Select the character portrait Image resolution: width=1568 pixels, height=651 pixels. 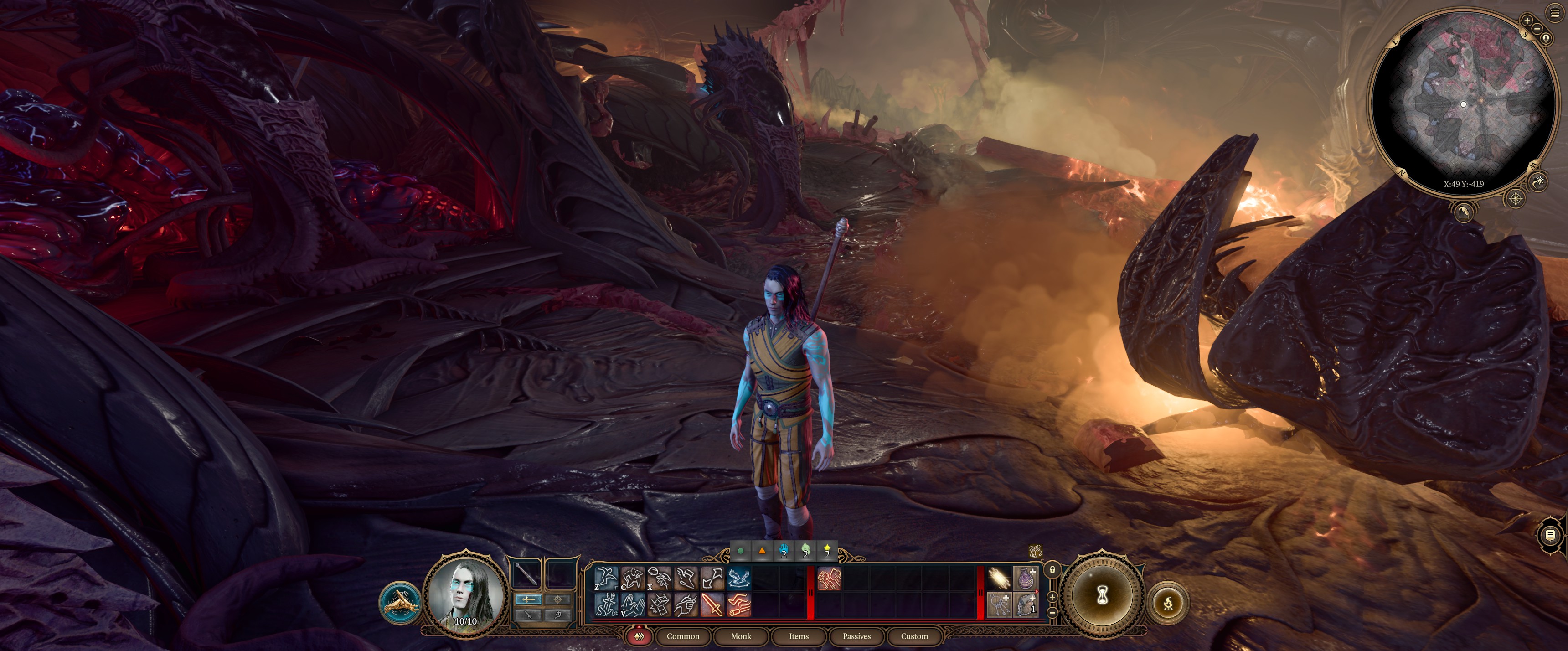[x=466, y=594]
